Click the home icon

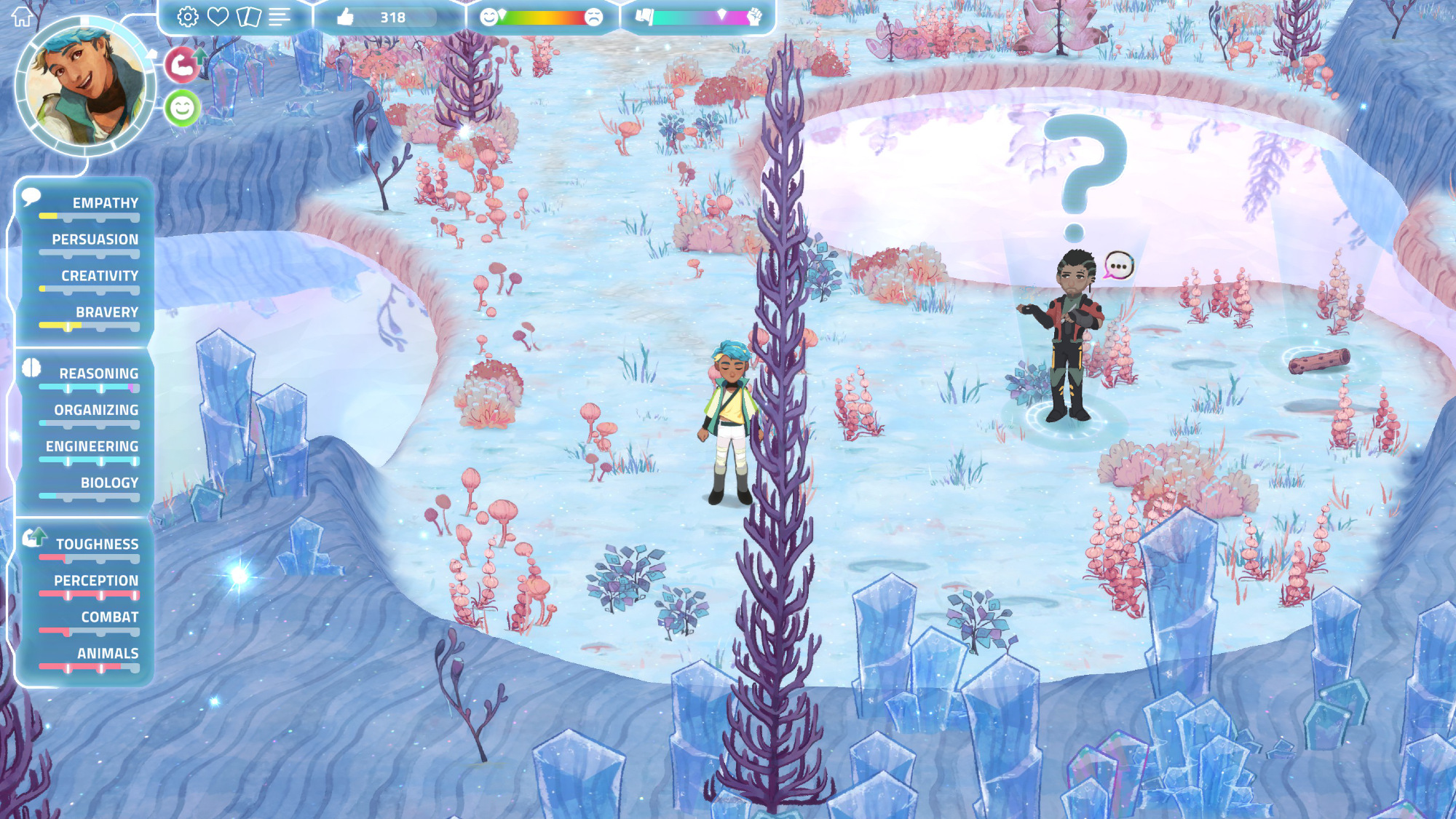tap(22, 16)
